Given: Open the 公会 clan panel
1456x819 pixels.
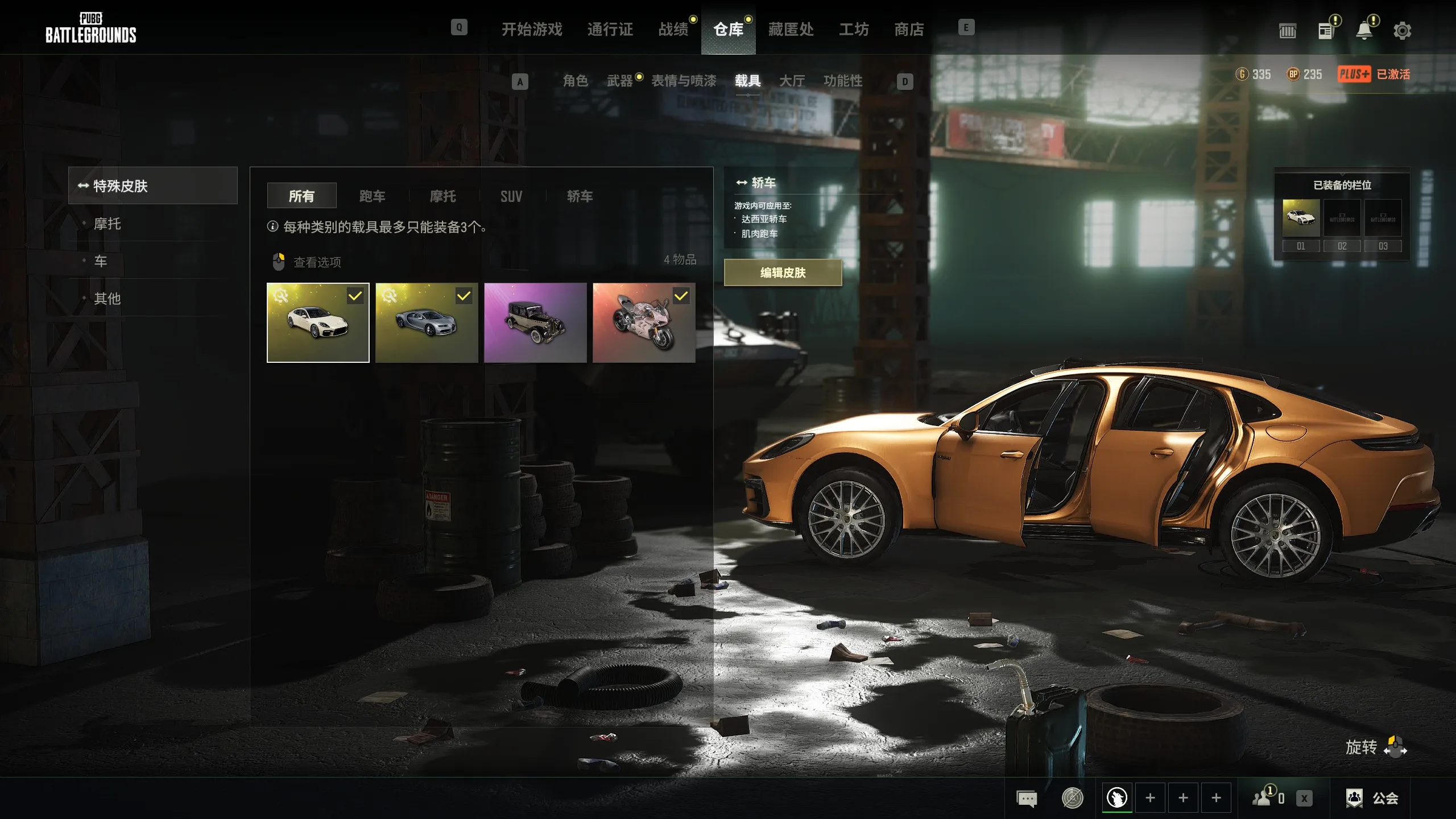Looking at the screenshot, I should 1372,798.
